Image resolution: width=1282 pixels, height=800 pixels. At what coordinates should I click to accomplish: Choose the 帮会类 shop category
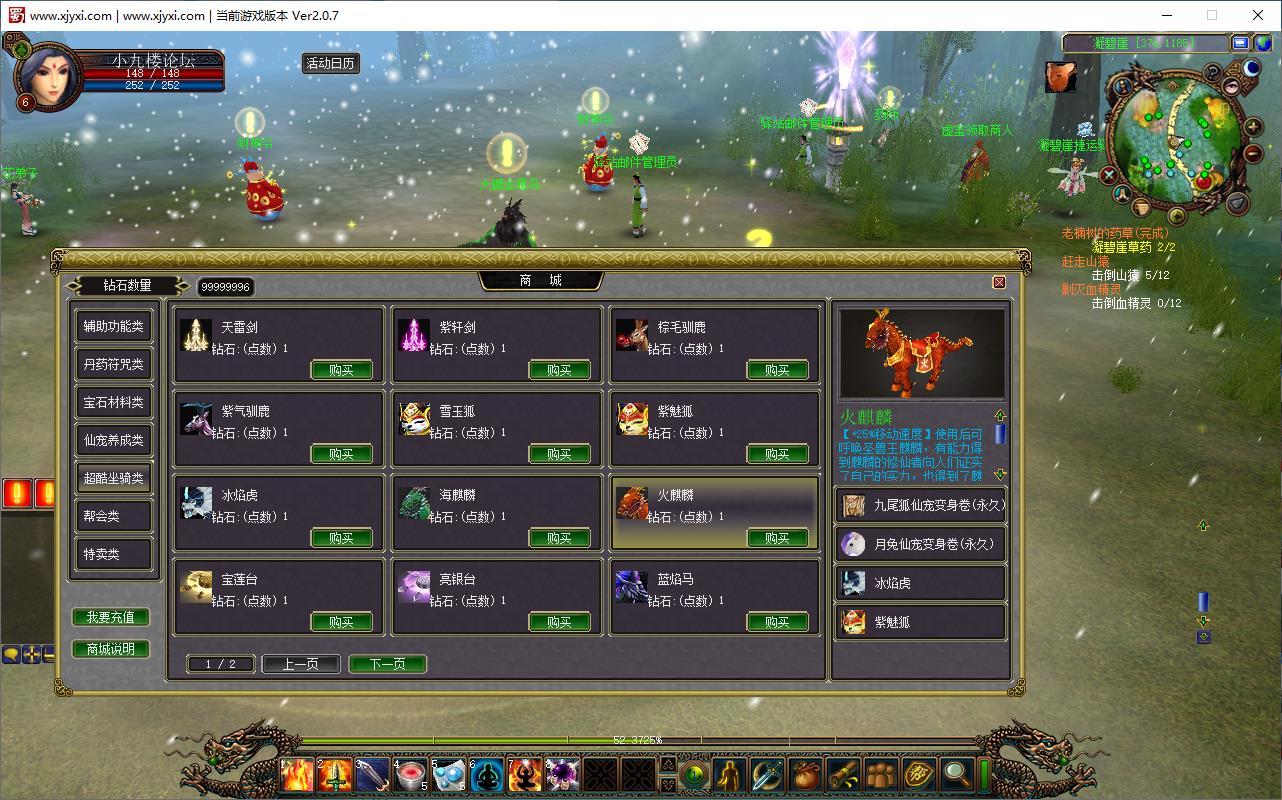(x=114, y=516)
